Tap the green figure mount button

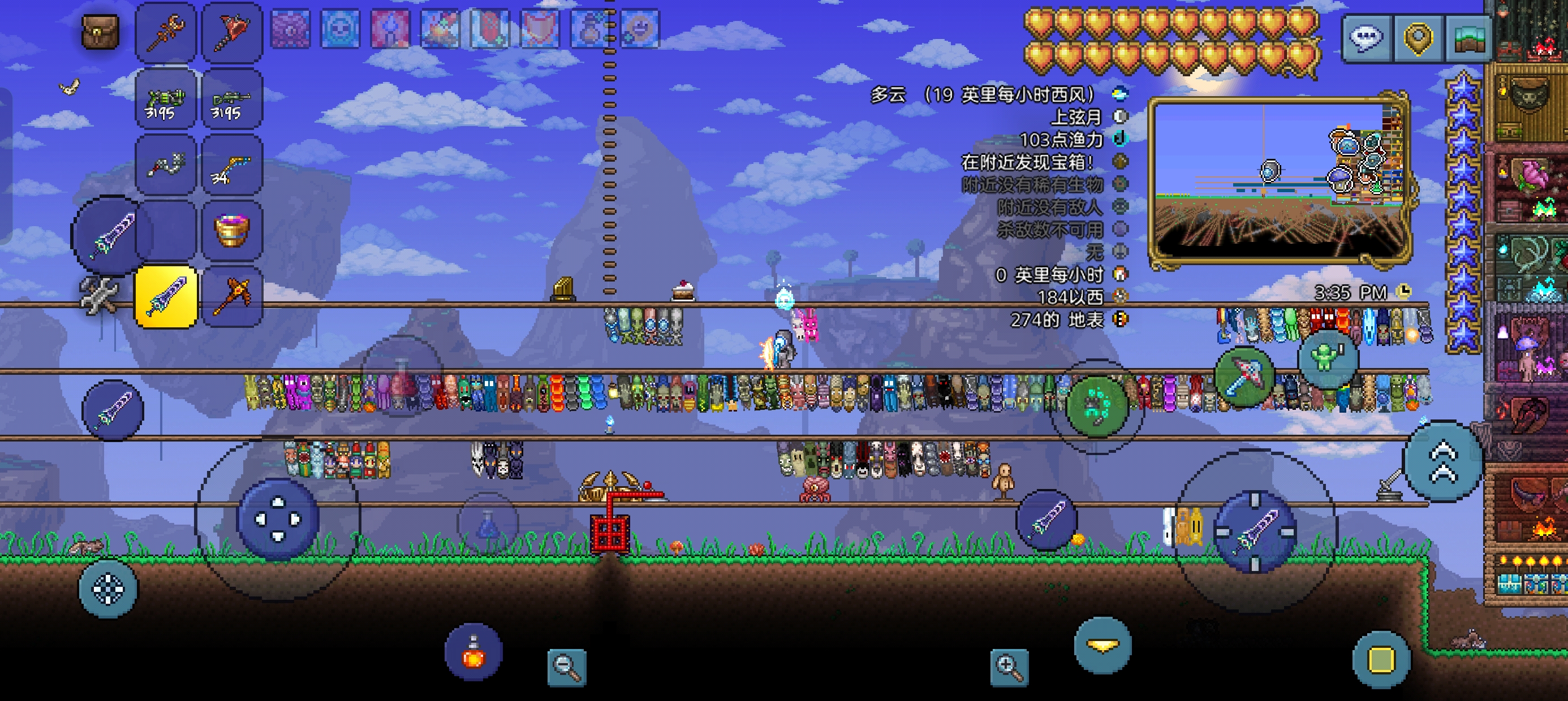1327,358
